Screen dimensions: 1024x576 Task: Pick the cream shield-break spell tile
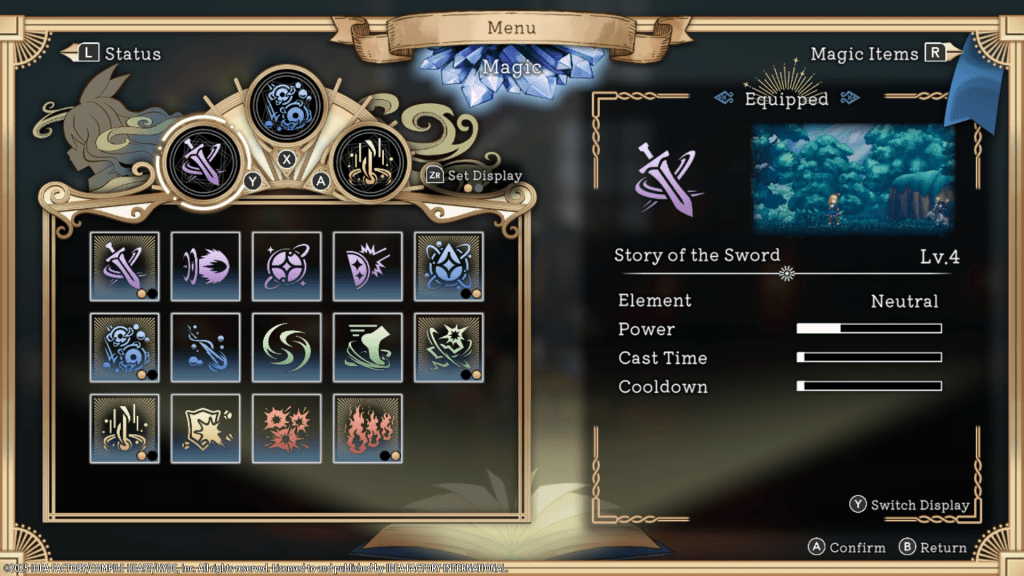205,428
